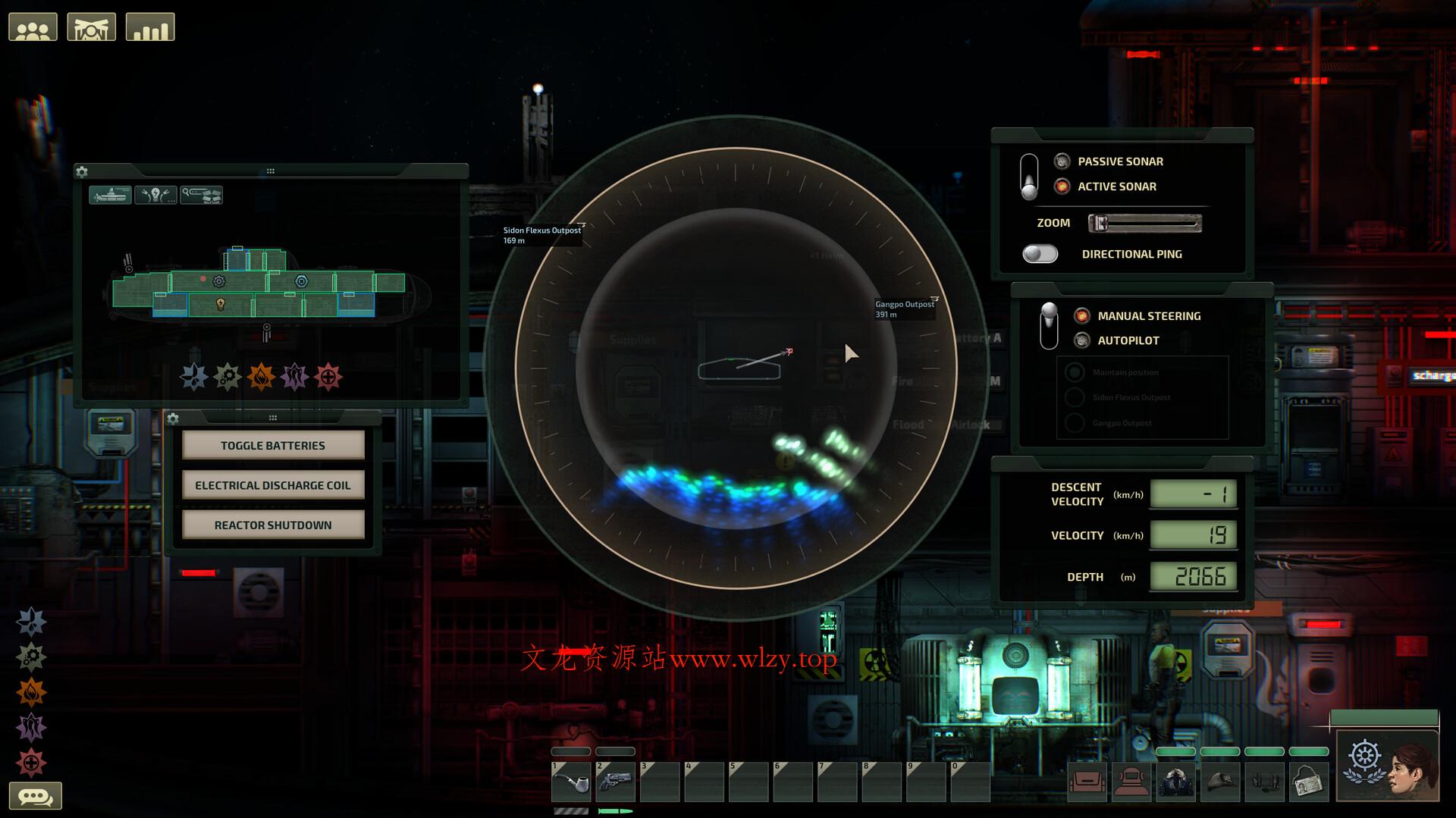Screen dimensions: 1456x818
Task: Select the Active Sonar option
Action: coord(1062,186)
